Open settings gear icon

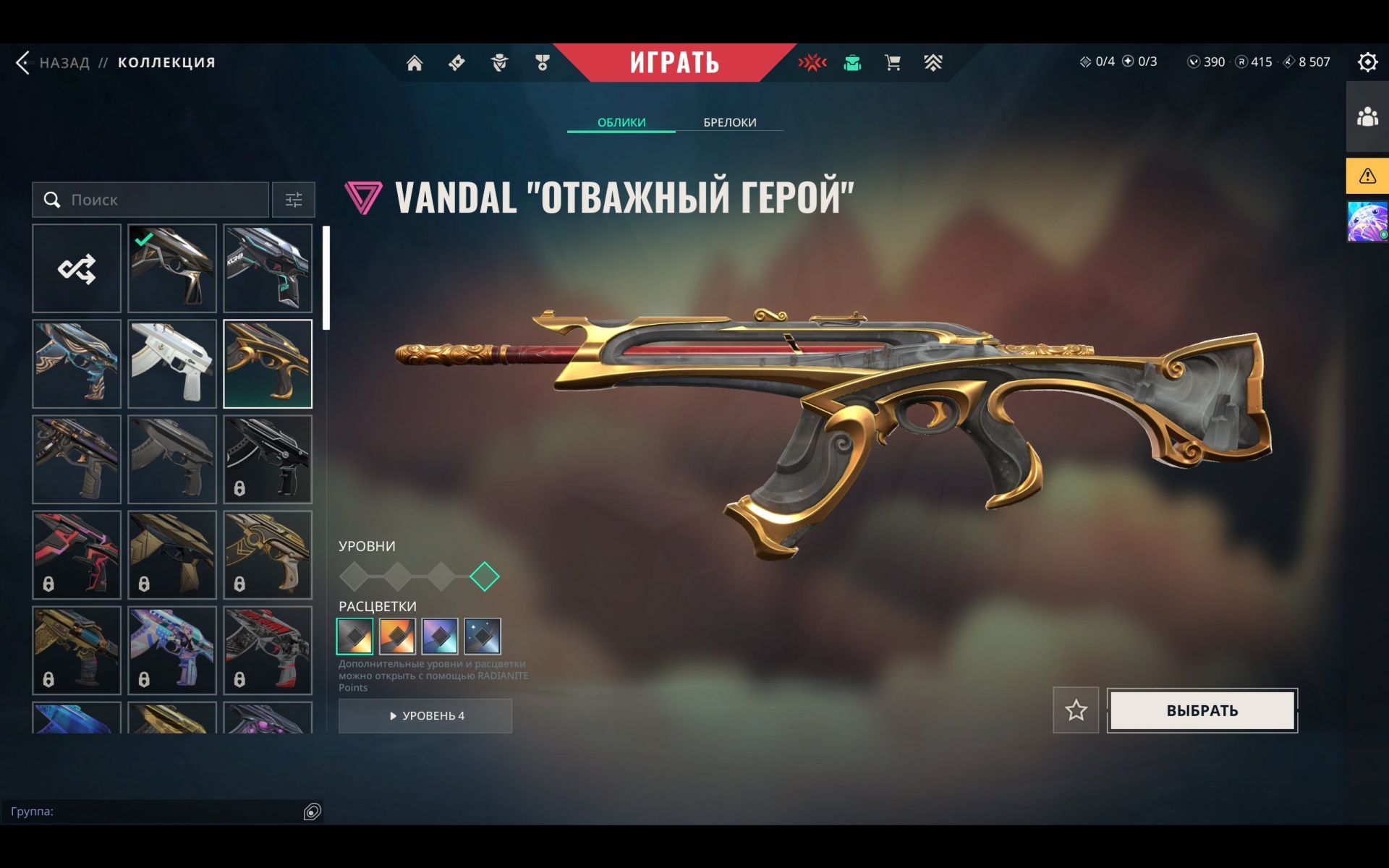(1367, 62)
